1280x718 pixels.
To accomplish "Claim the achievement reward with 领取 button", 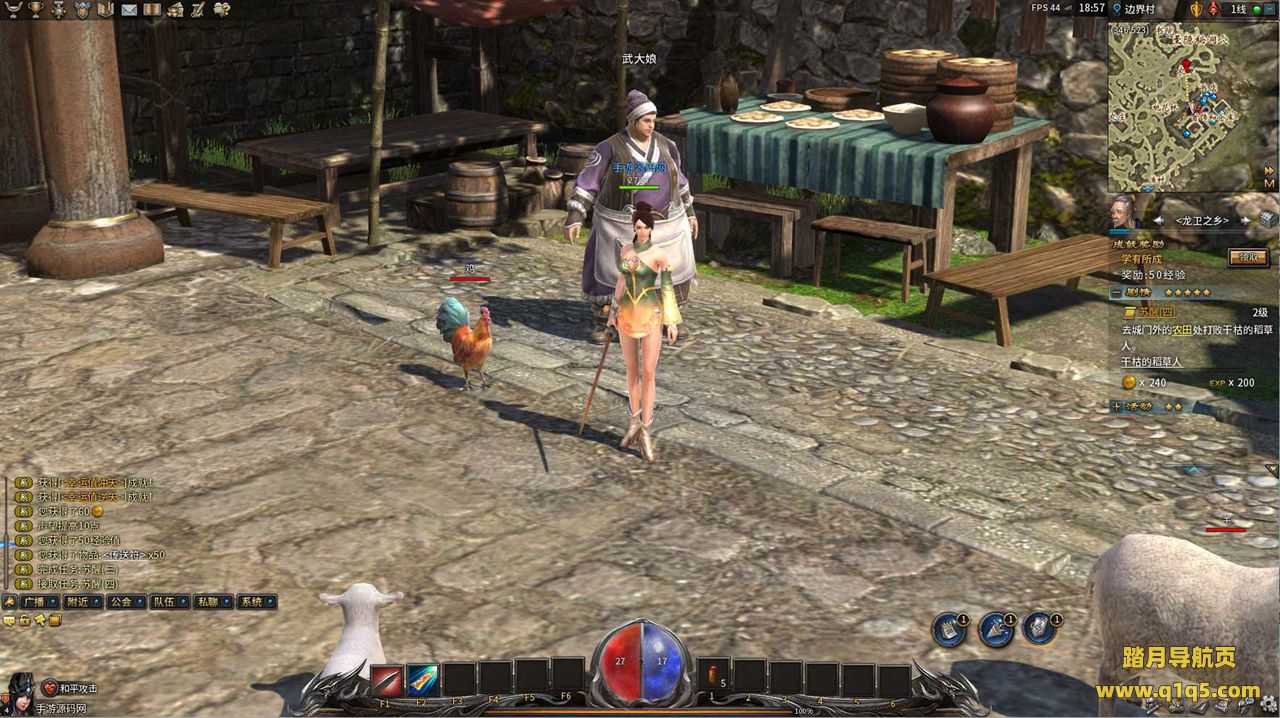I will 1248,257.
